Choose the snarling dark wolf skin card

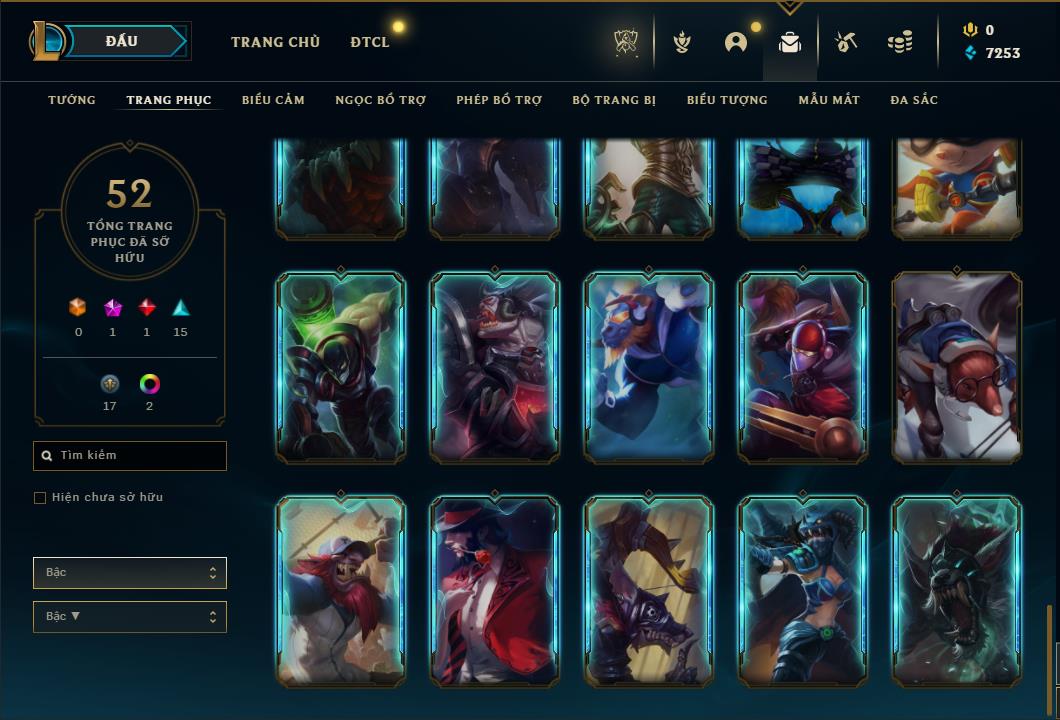click(957, 590)
